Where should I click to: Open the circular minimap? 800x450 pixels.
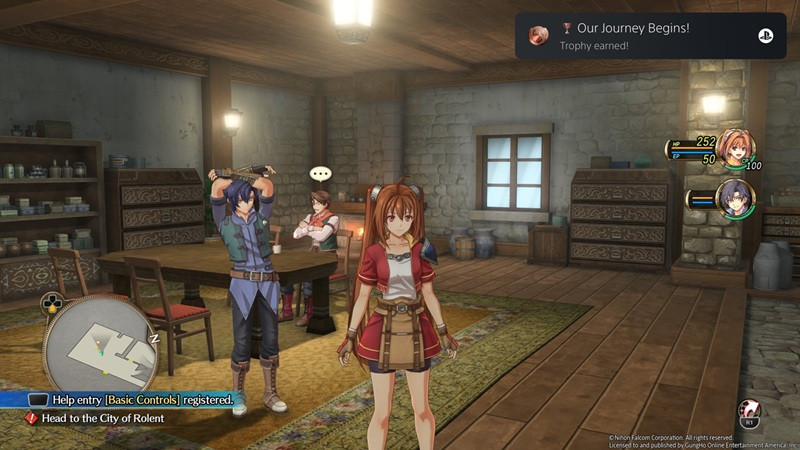pyautogui.click(x=102, y=347)
